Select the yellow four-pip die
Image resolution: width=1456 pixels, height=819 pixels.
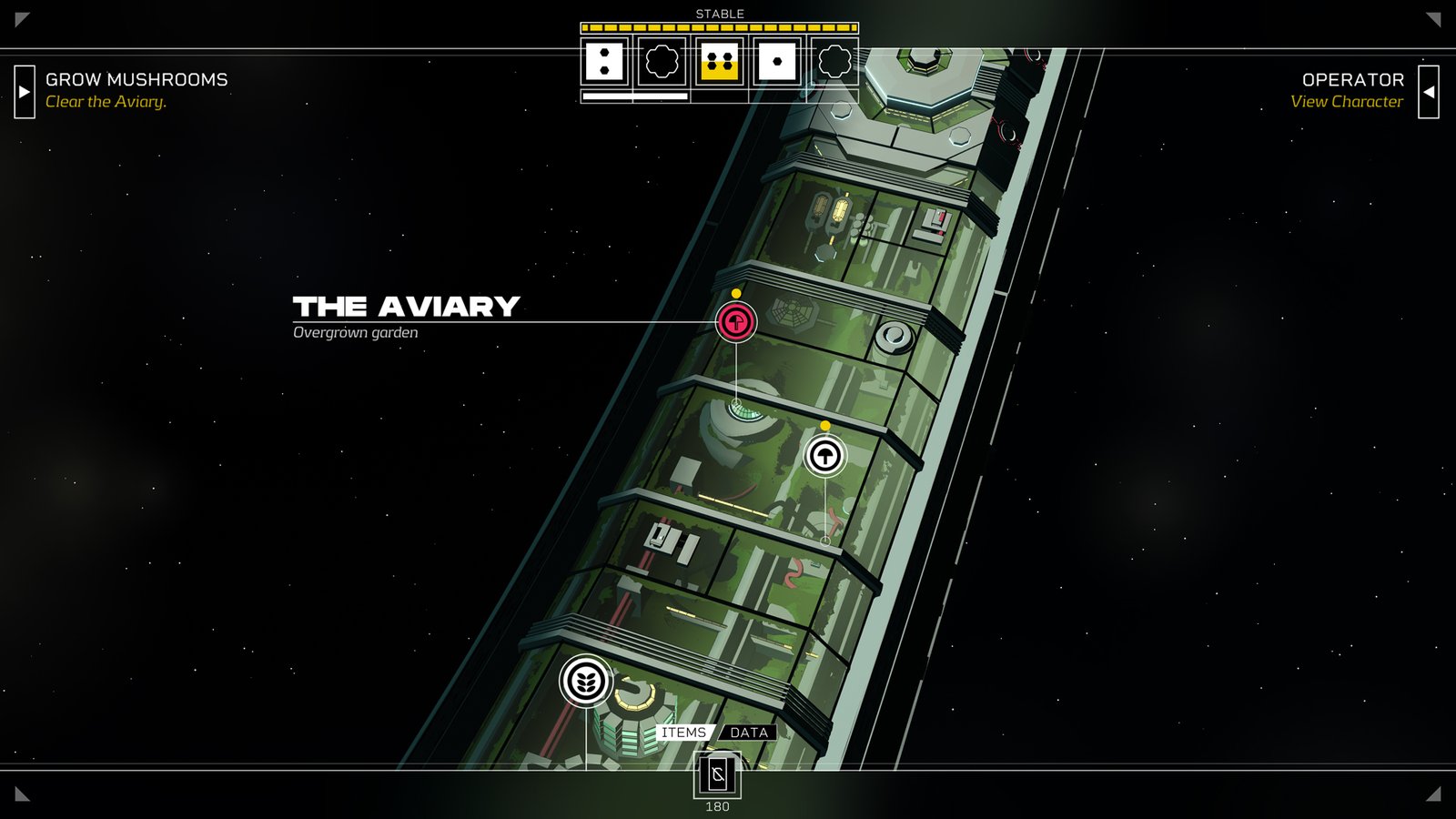tap(720, 62)
